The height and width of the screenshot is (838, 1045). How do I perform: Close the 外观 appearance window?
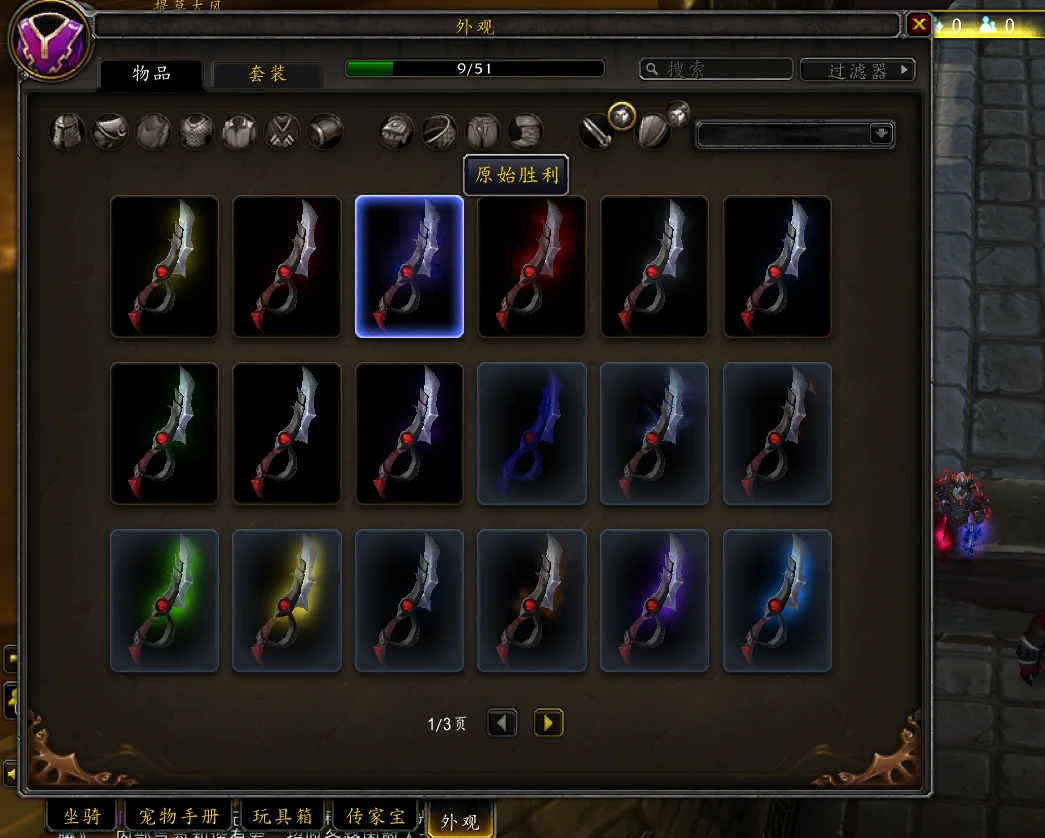(x=918, y=24)
